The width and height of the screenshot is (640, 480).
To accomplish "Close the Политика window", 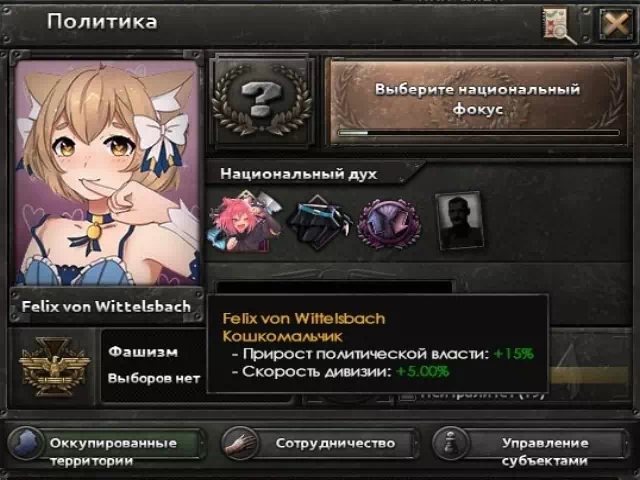I will 615,24.
